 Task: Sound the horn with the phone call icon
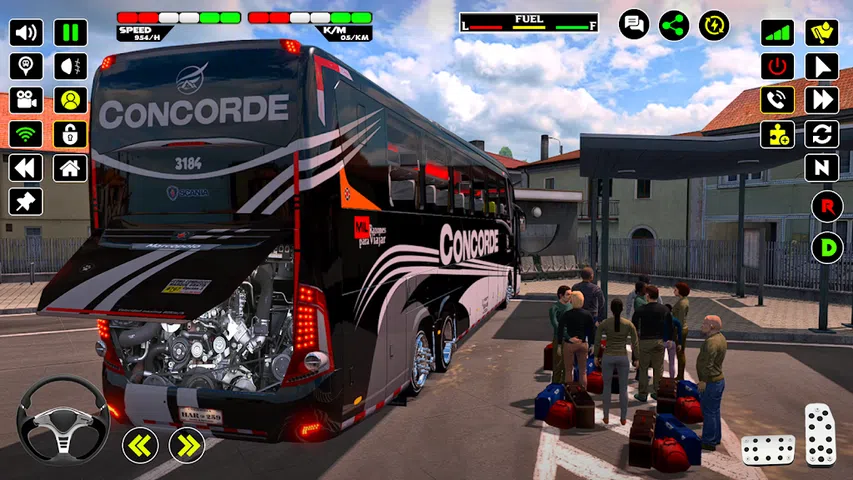pyautogui.click(x=777, y=100)
